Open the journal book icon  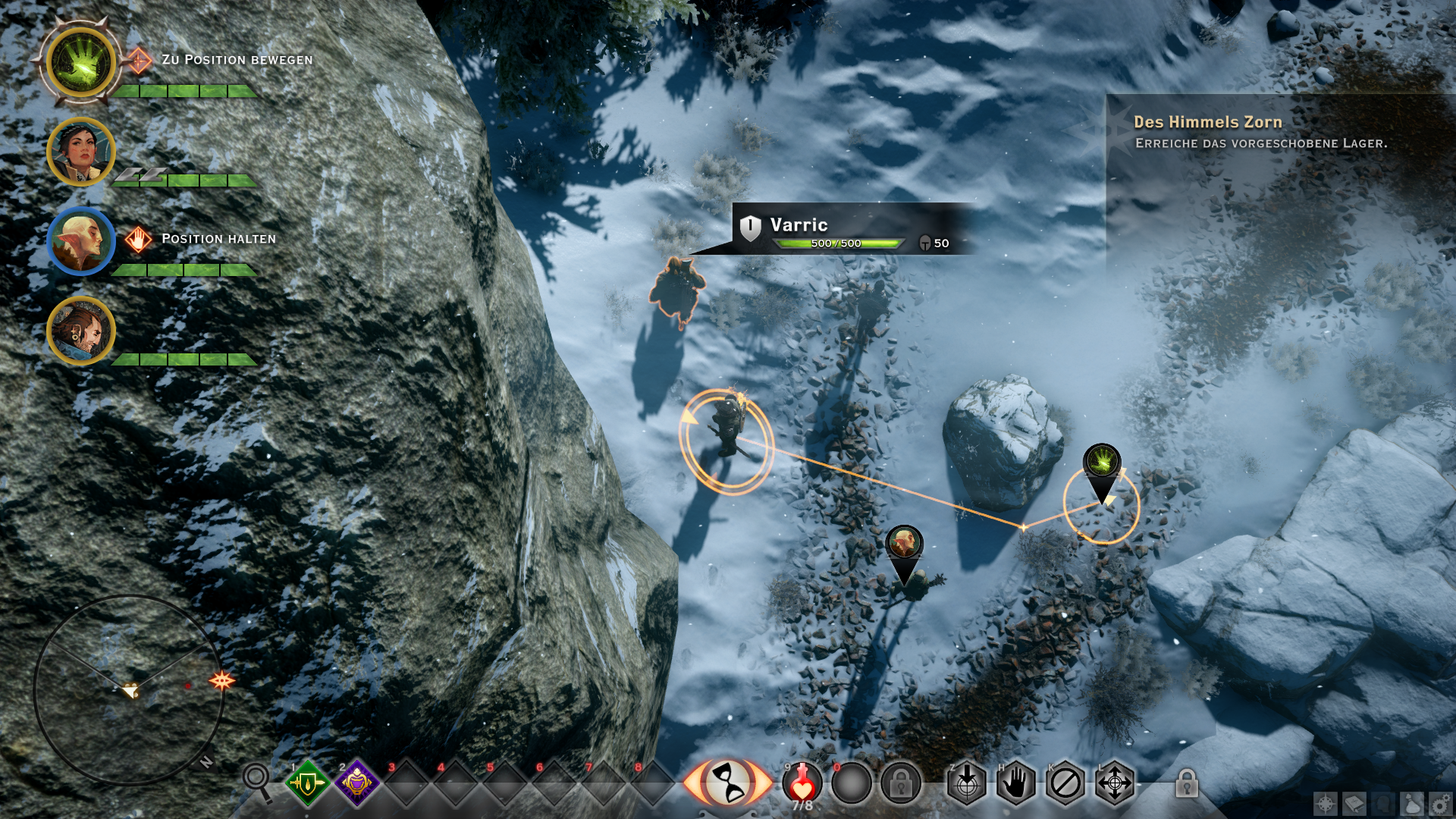[x=1354, y=804]
